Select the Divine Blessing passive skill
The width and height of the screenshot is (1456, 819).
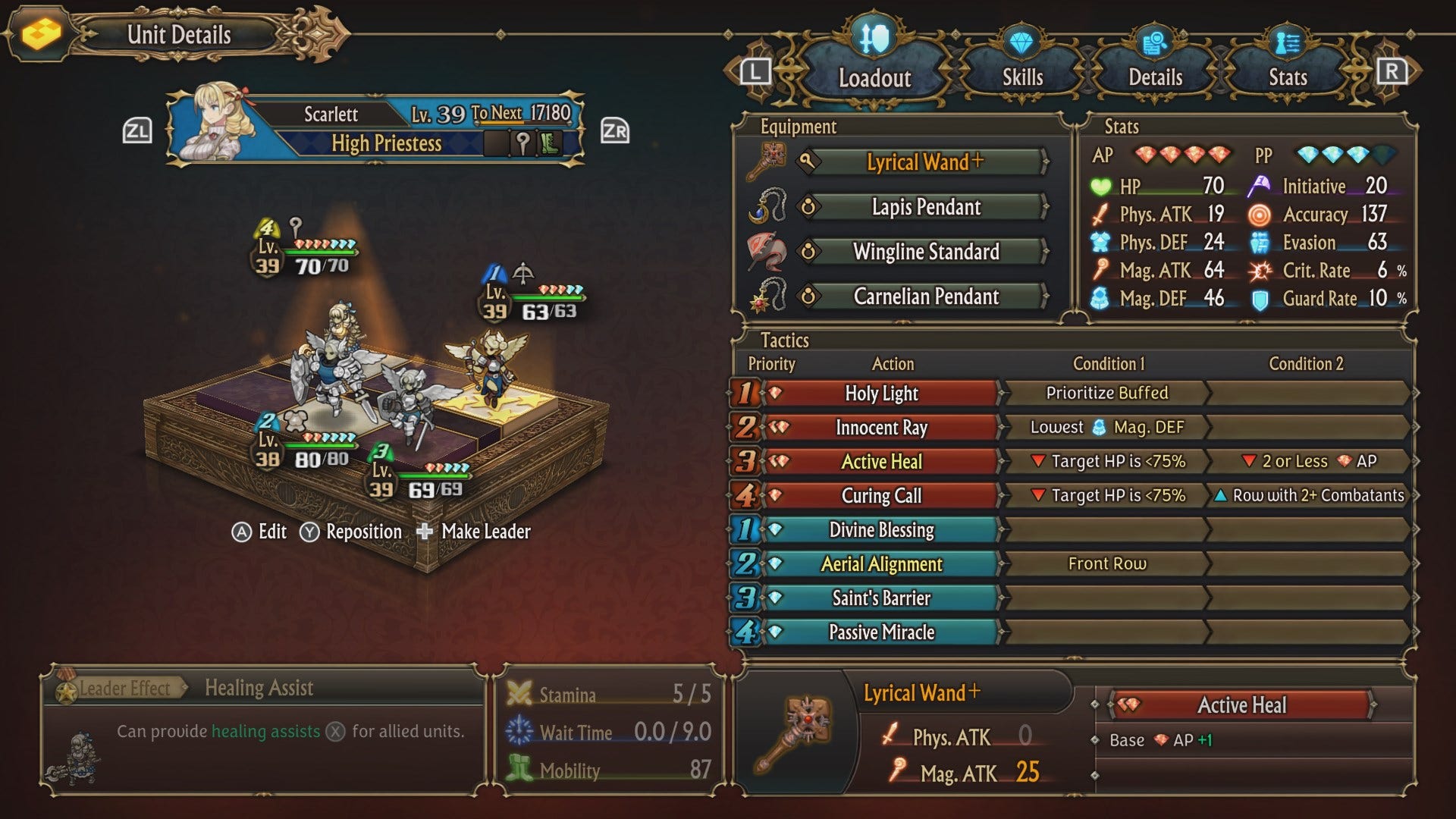881,530
